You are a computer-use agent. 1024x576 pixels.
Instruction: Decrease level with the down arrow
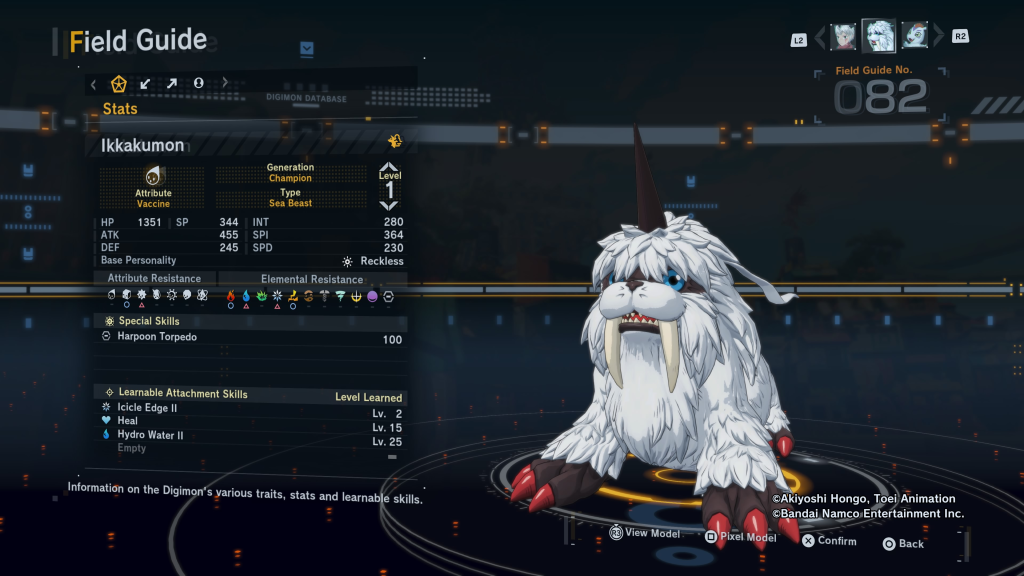pos(389,205)
